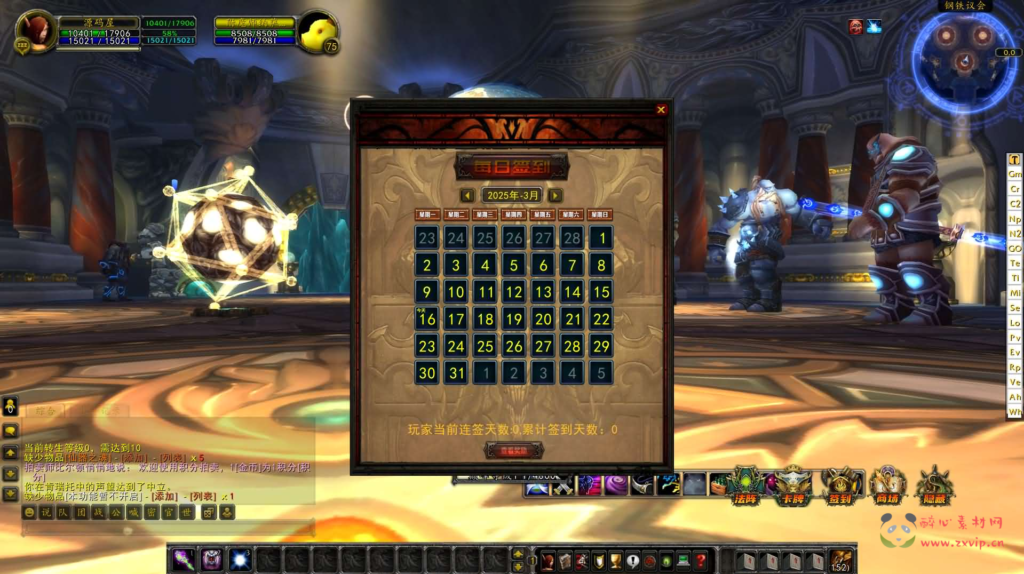Viewport: 1024px width, 574px height.
Task: Switch chat to the 世 world channel
Action: [186, 512]
